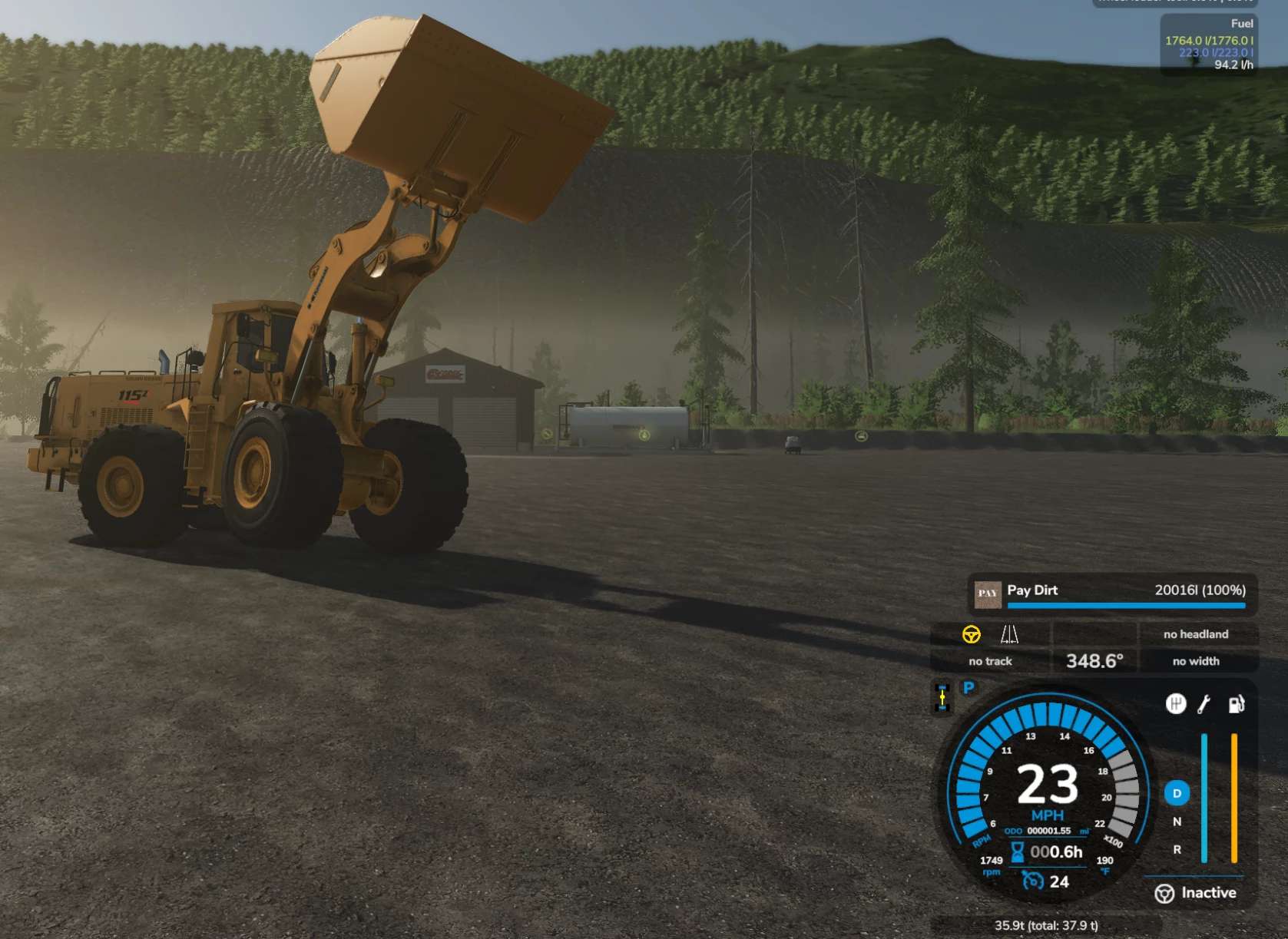Open the wrench maintenance indicator
The height and width of the screenshot is (939, 1288).
tap(1204, 703)
